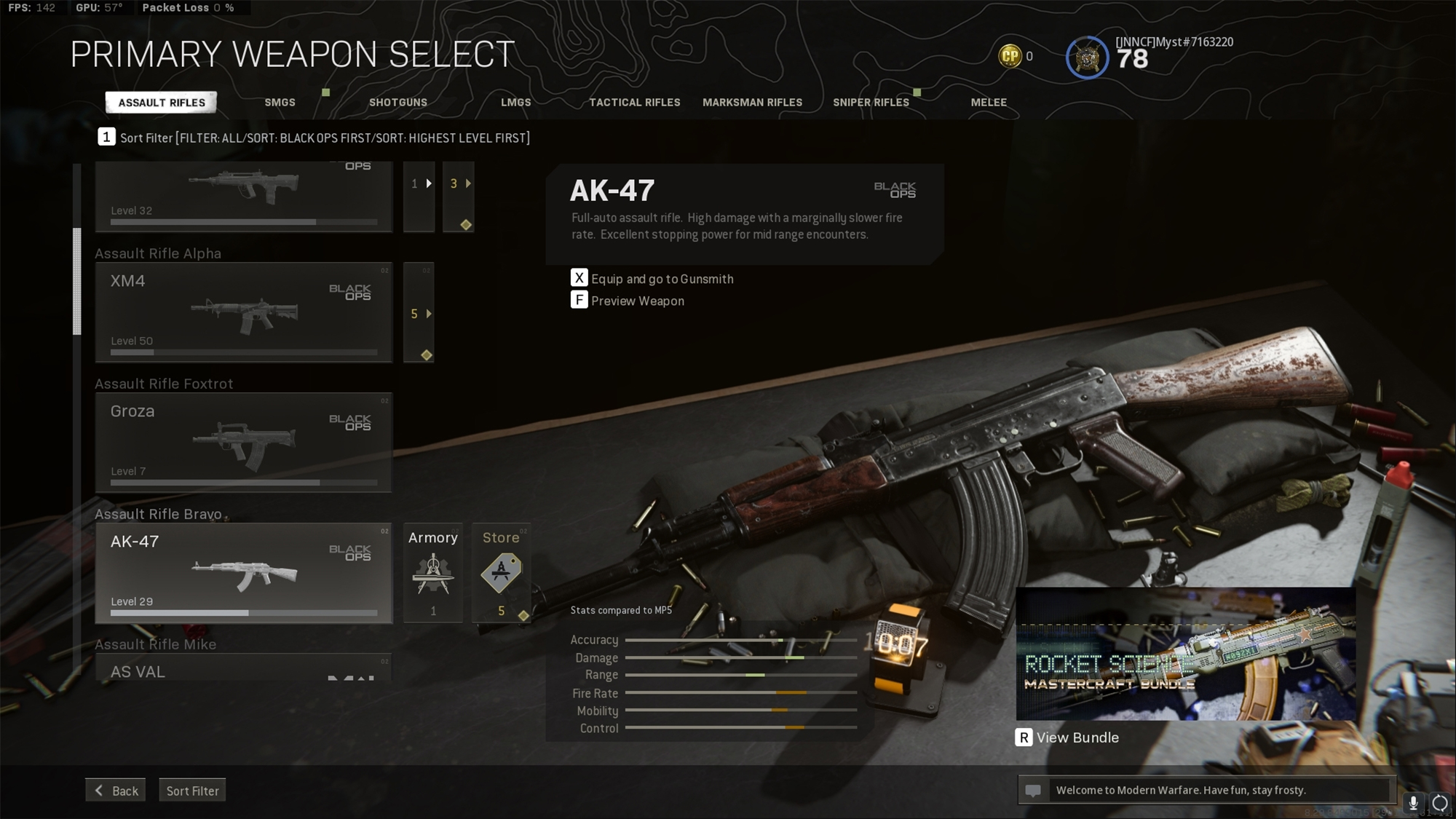Switch to the SMGS tab
Image resolution: width=1456 pixels, height=819 pixels.
tap(280, 103)
